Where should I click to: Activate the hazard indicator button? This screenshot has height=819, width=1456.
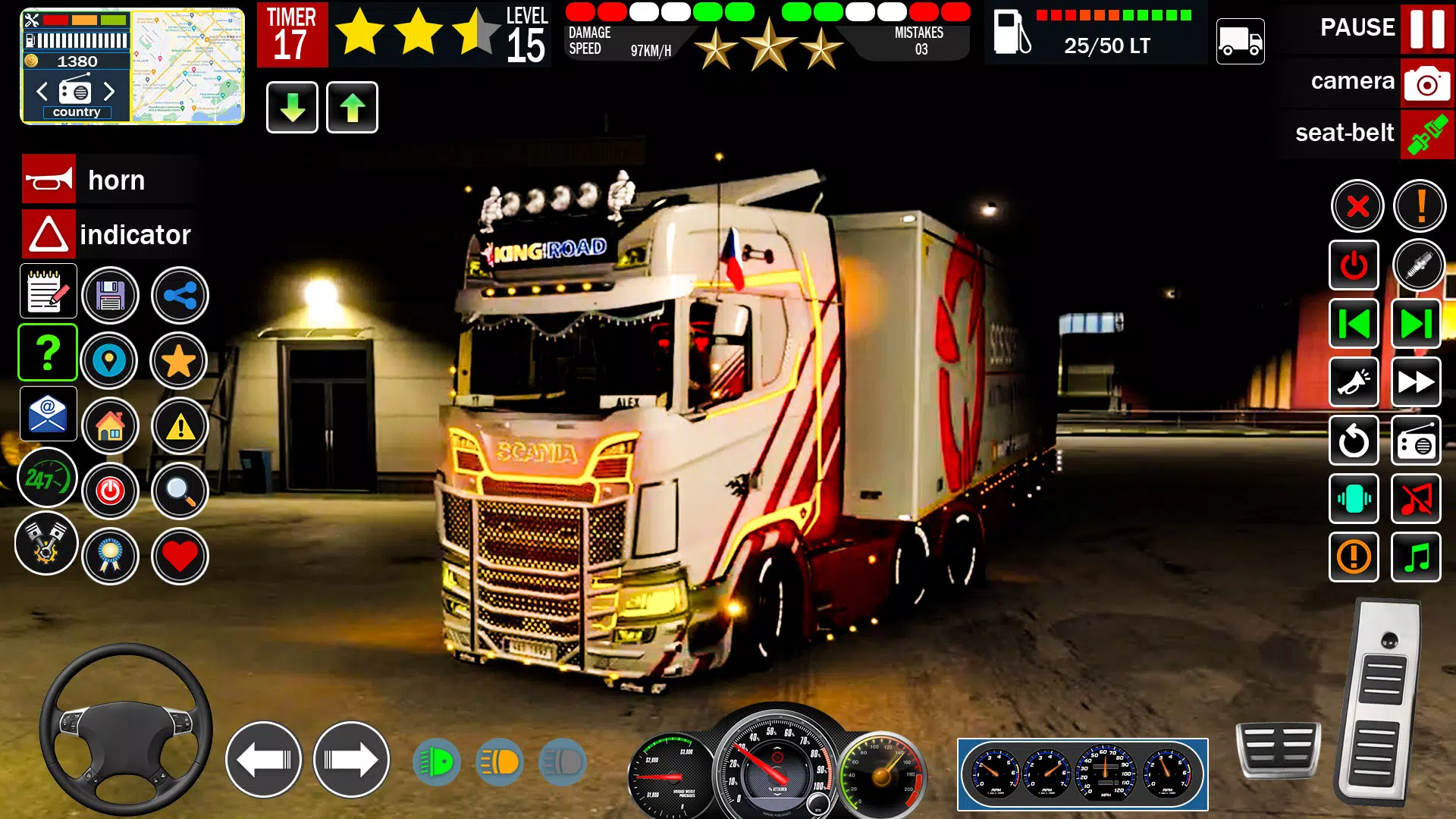click(x=49, y=234)
